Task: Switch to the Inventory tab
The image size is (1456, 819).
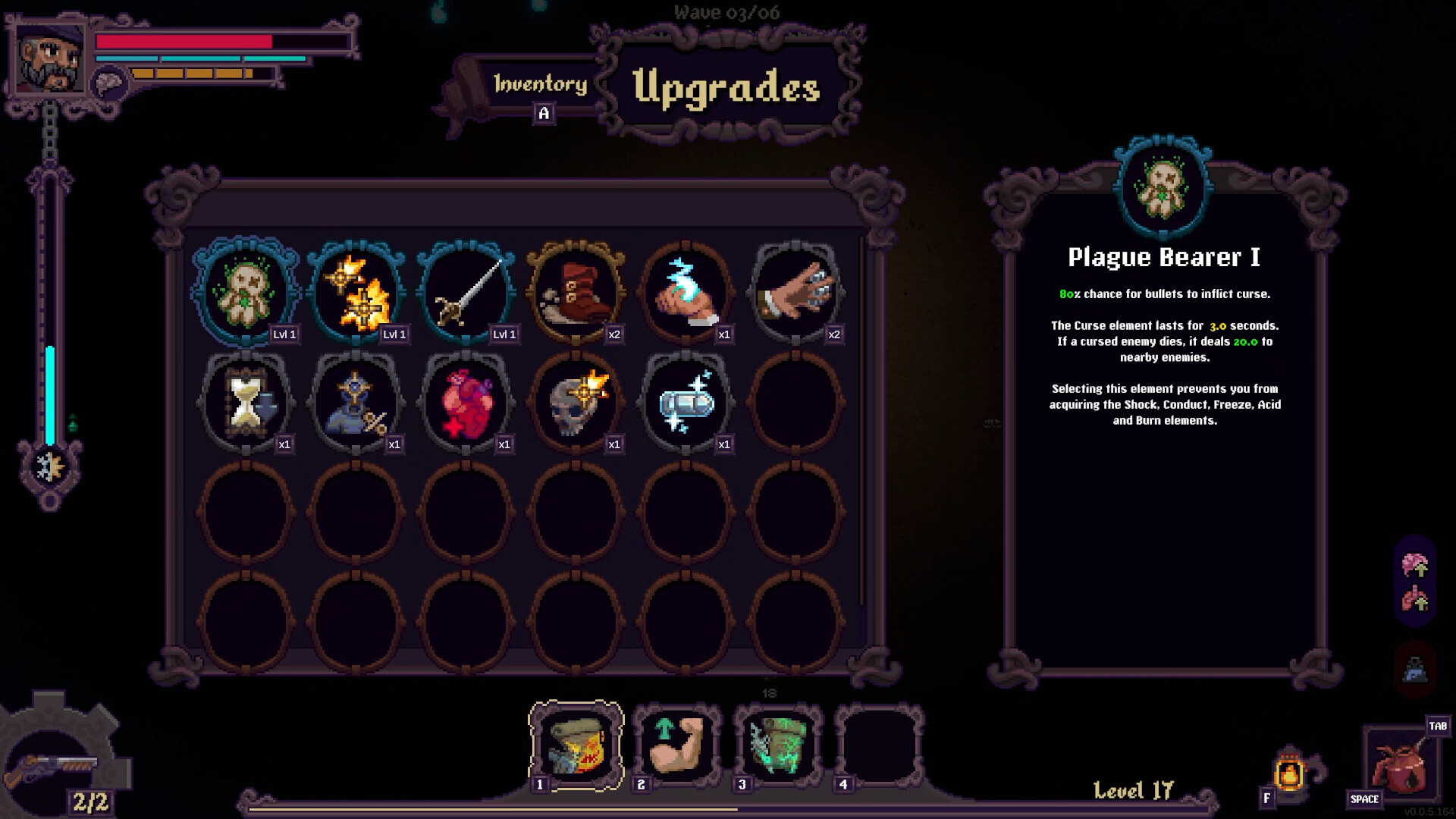Action: tap(540, 84)
